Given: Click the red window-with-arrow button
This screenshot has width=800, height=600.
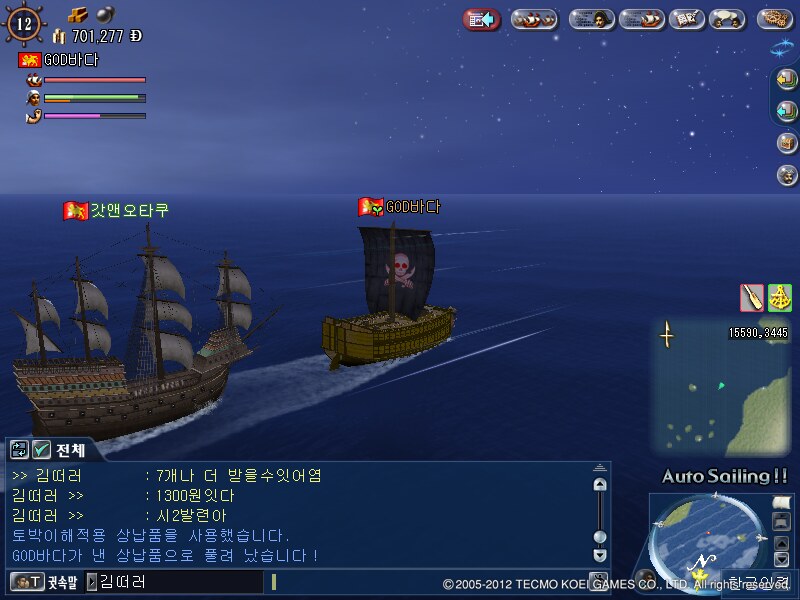Looking at the screenshot, I should (x=482, y=19).
